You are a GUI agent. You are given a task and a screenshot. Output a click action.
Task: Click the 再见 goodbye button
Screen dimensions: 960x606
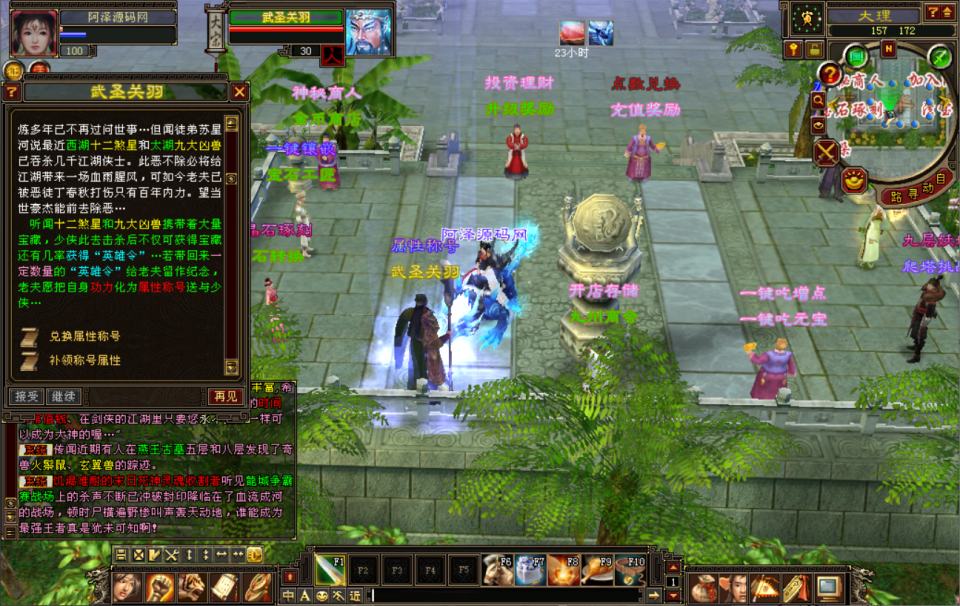point(225,397)
